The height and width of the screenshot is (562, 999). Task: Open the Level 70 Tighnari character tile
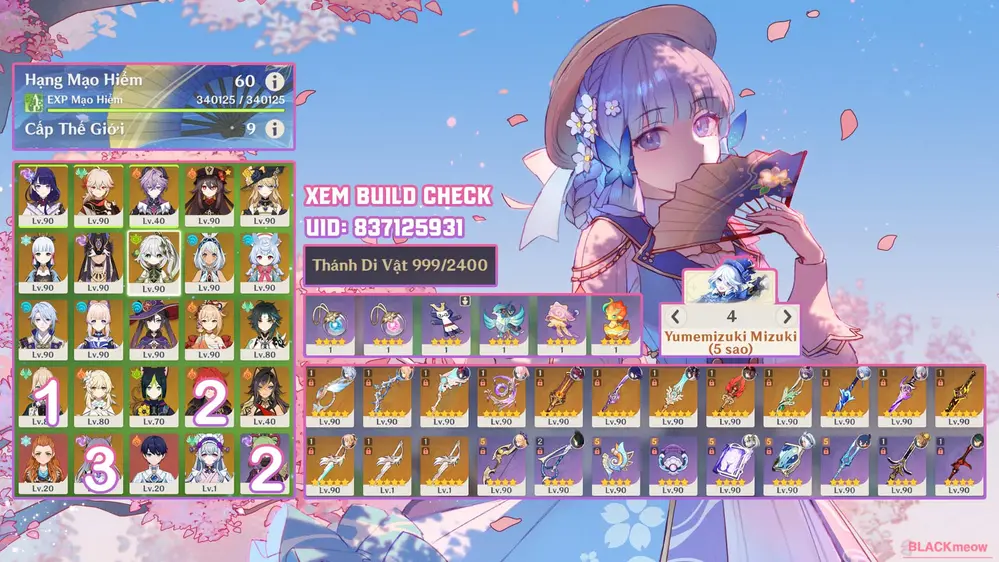[154, 396]
